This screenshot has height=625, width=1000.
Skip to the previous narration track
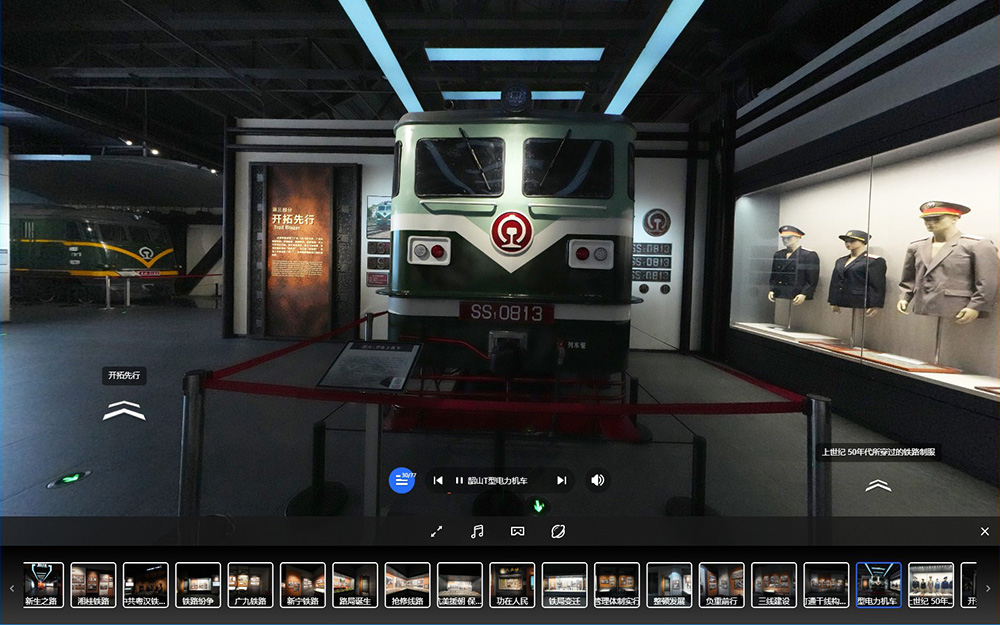coord(438,480)
